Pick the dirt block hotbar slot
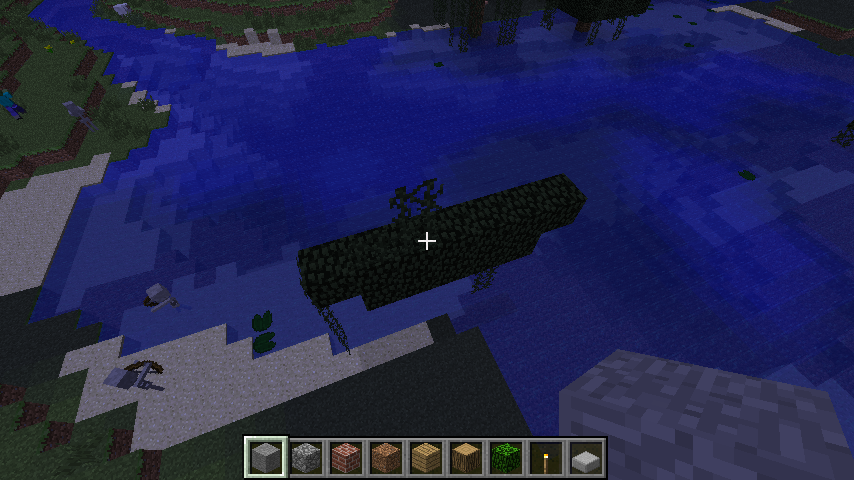 (x=386, y=458)
